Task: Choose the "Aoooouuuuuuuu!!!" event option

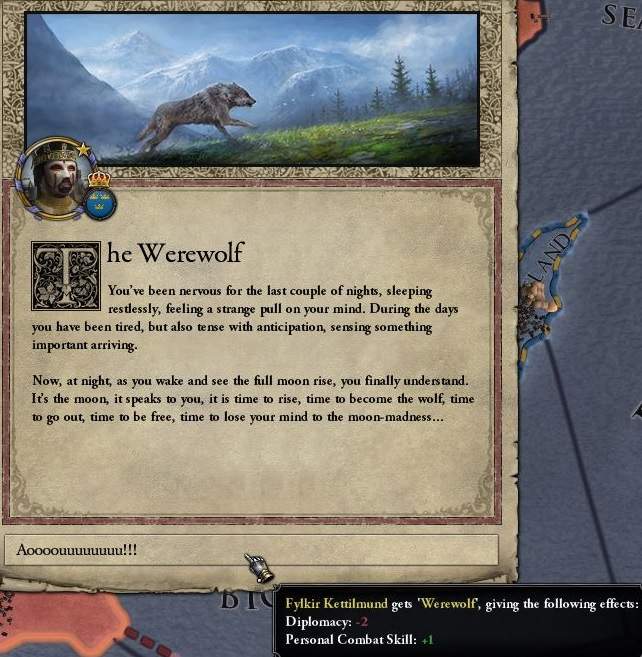Action: coord(250,549)
